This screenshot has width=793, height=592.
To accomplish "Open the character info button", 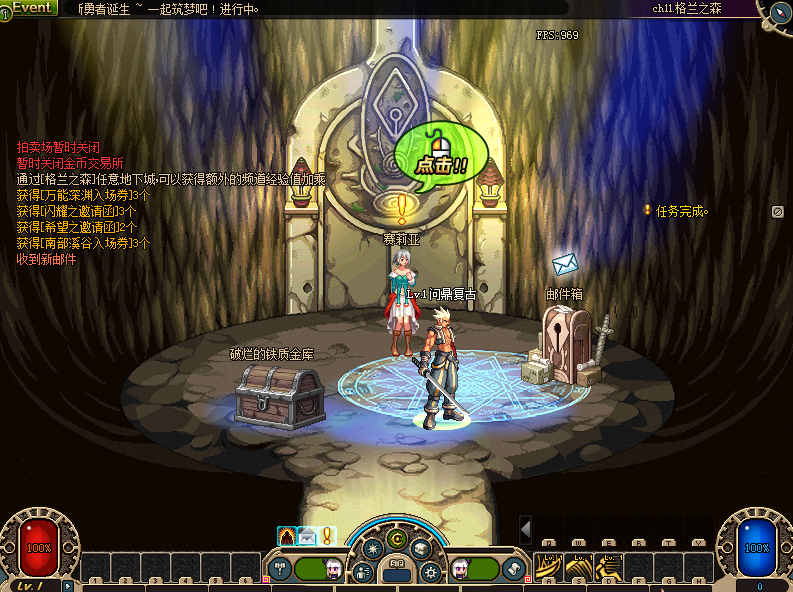I will tap(363, 572).
